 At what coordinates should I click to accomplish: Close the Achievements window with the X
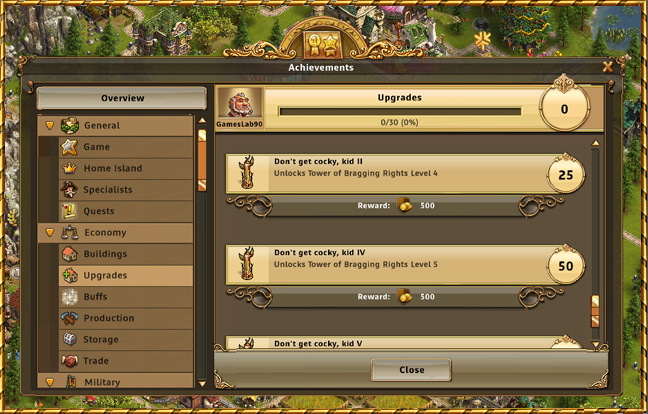[x=607, y=67]
